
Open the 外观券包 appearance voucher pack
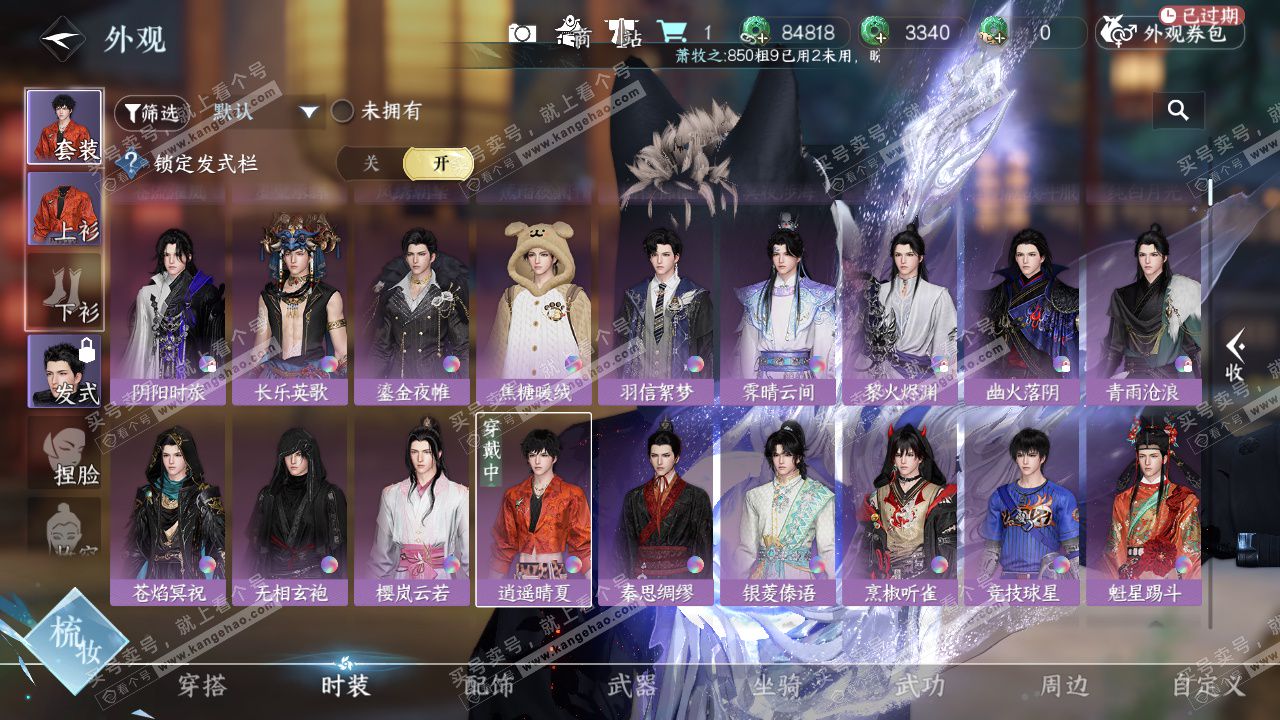click(1170, 33)
